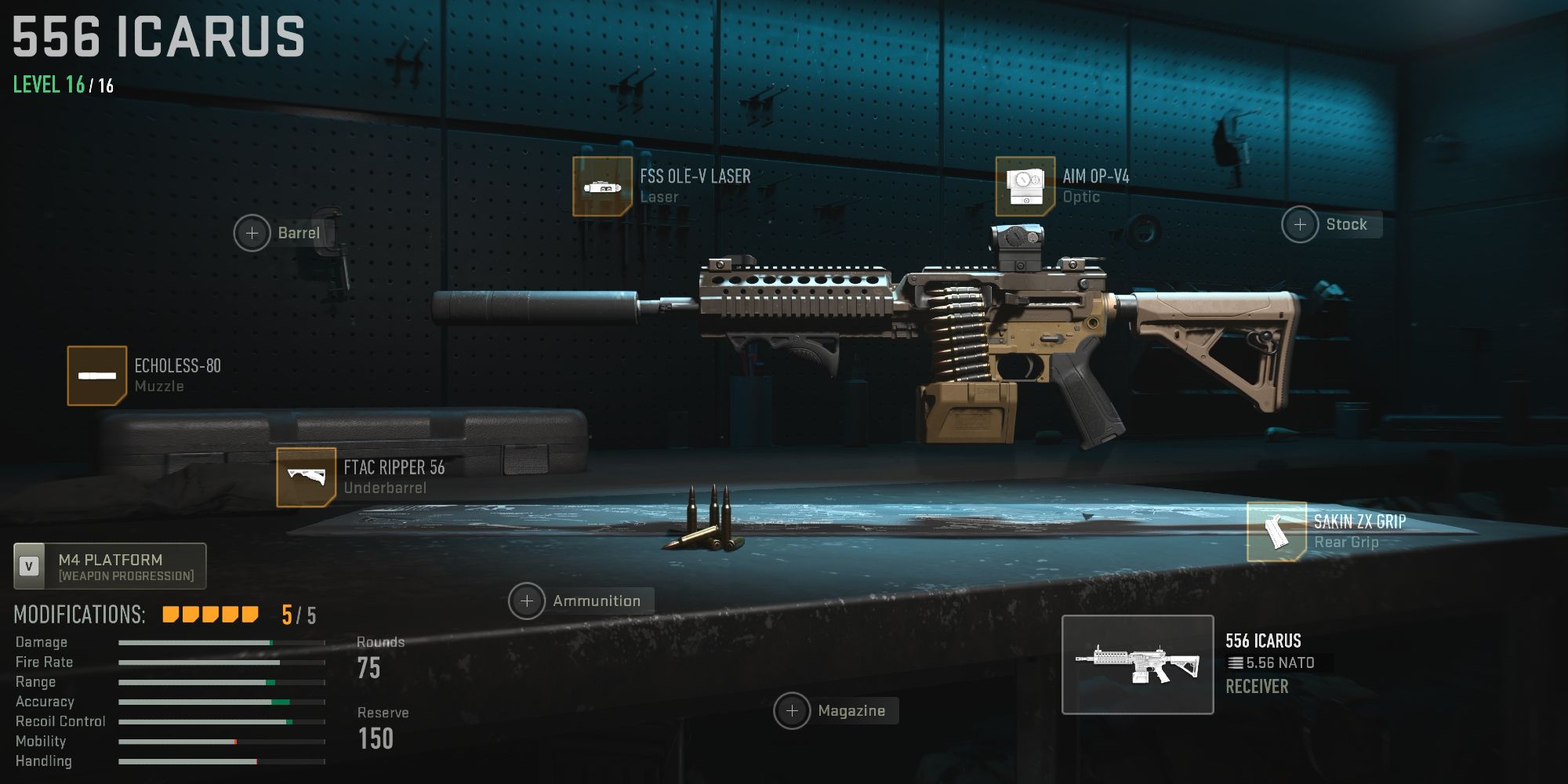Image resolution: width=1568 pixels, height=784 pixels.
Task: Open the Sakin ZX Grip Rear Grip slot
Action: (x=1278, y=532)
